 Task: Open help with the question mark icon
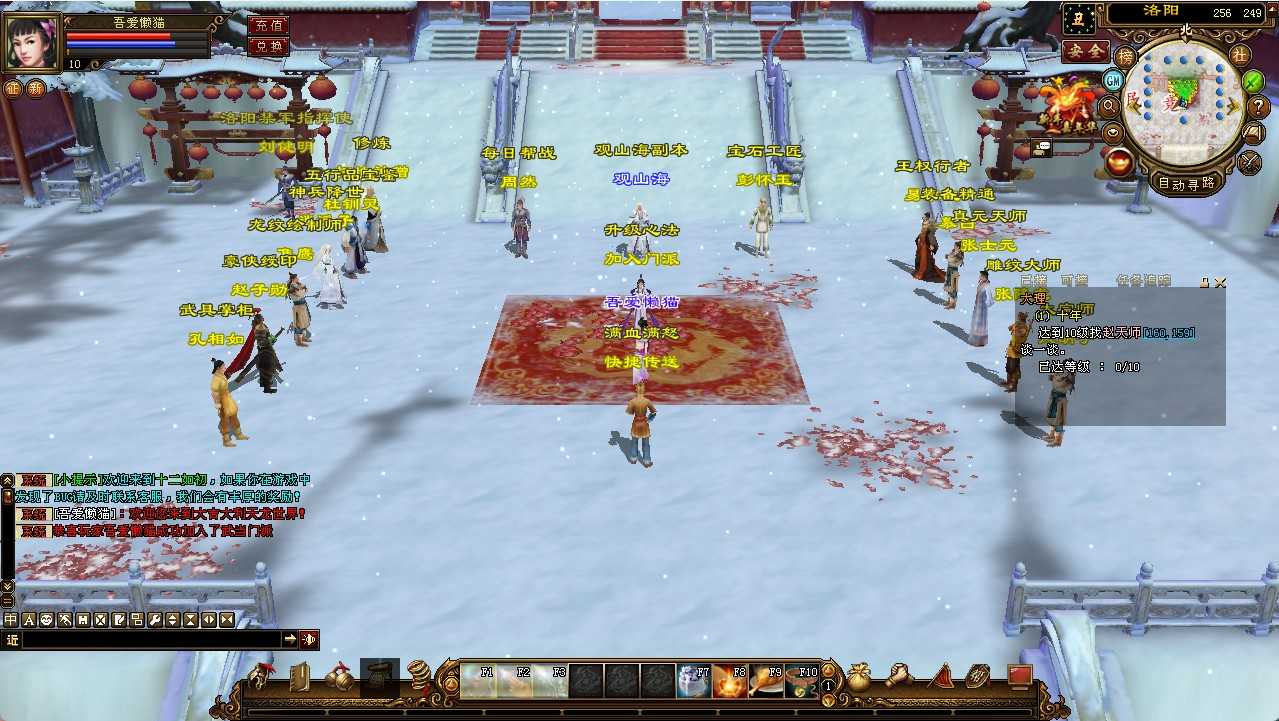pyautogui.click(x=1259, y=105)
